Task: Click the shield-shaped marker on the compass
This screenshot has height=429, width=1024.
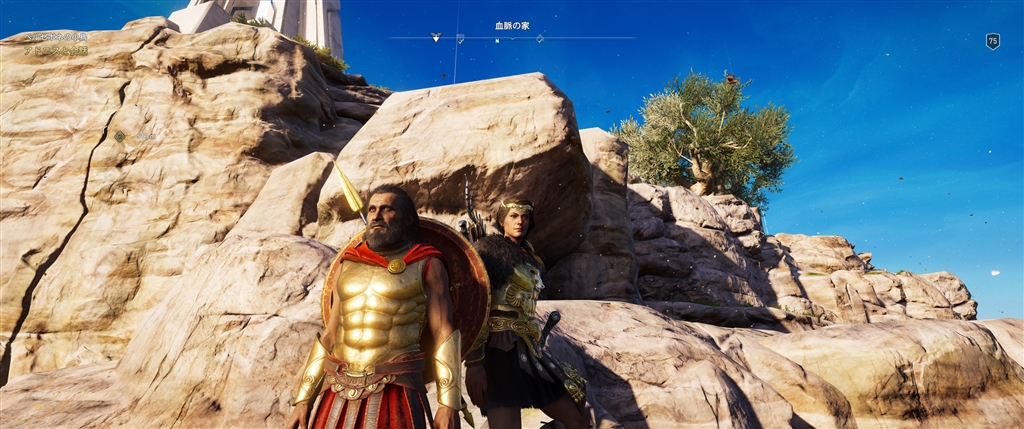Action: pos(460,38)
